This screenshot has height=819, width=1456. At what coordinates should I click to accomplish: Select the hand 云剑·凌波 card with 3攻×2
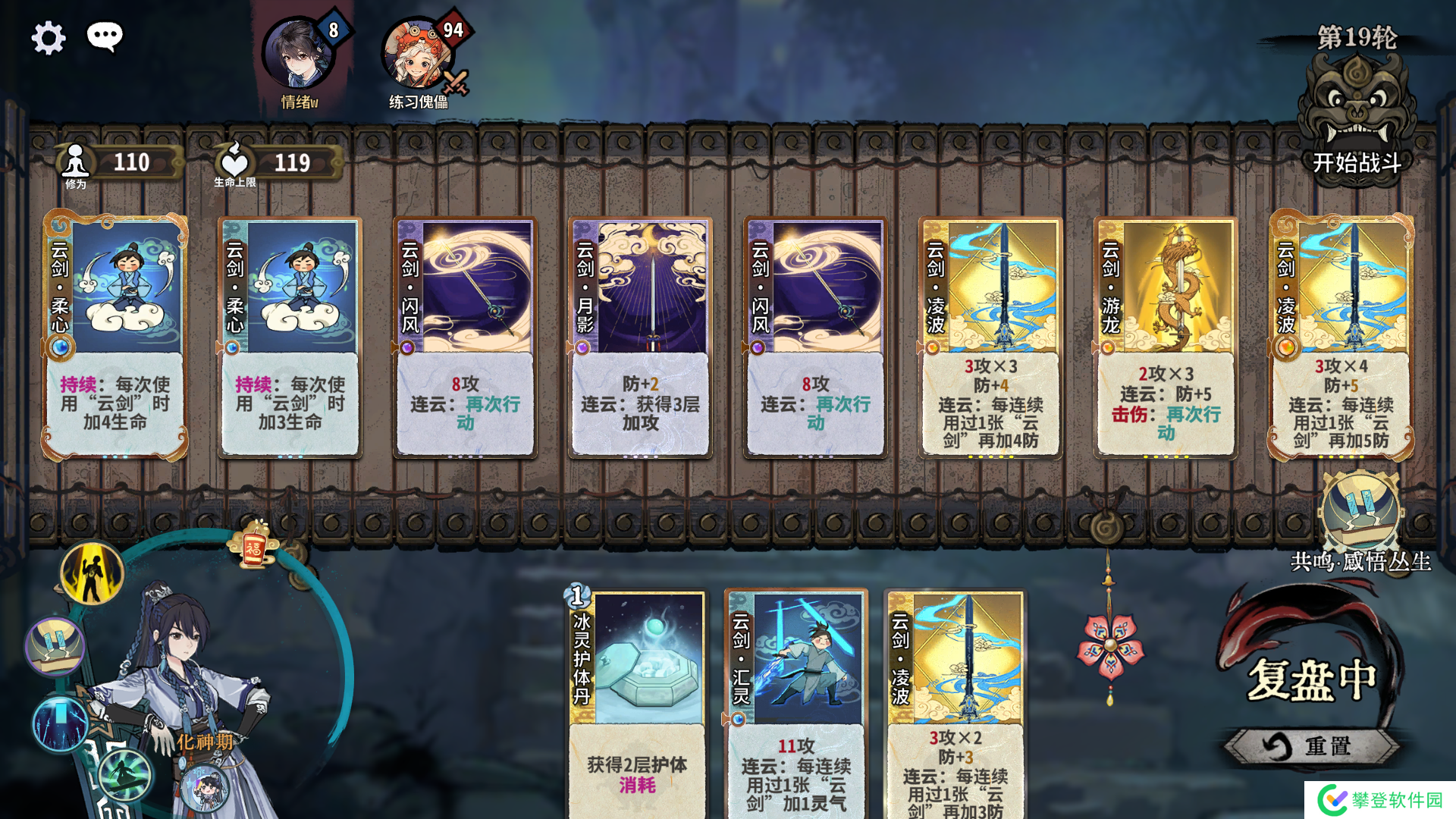[955, 701]
